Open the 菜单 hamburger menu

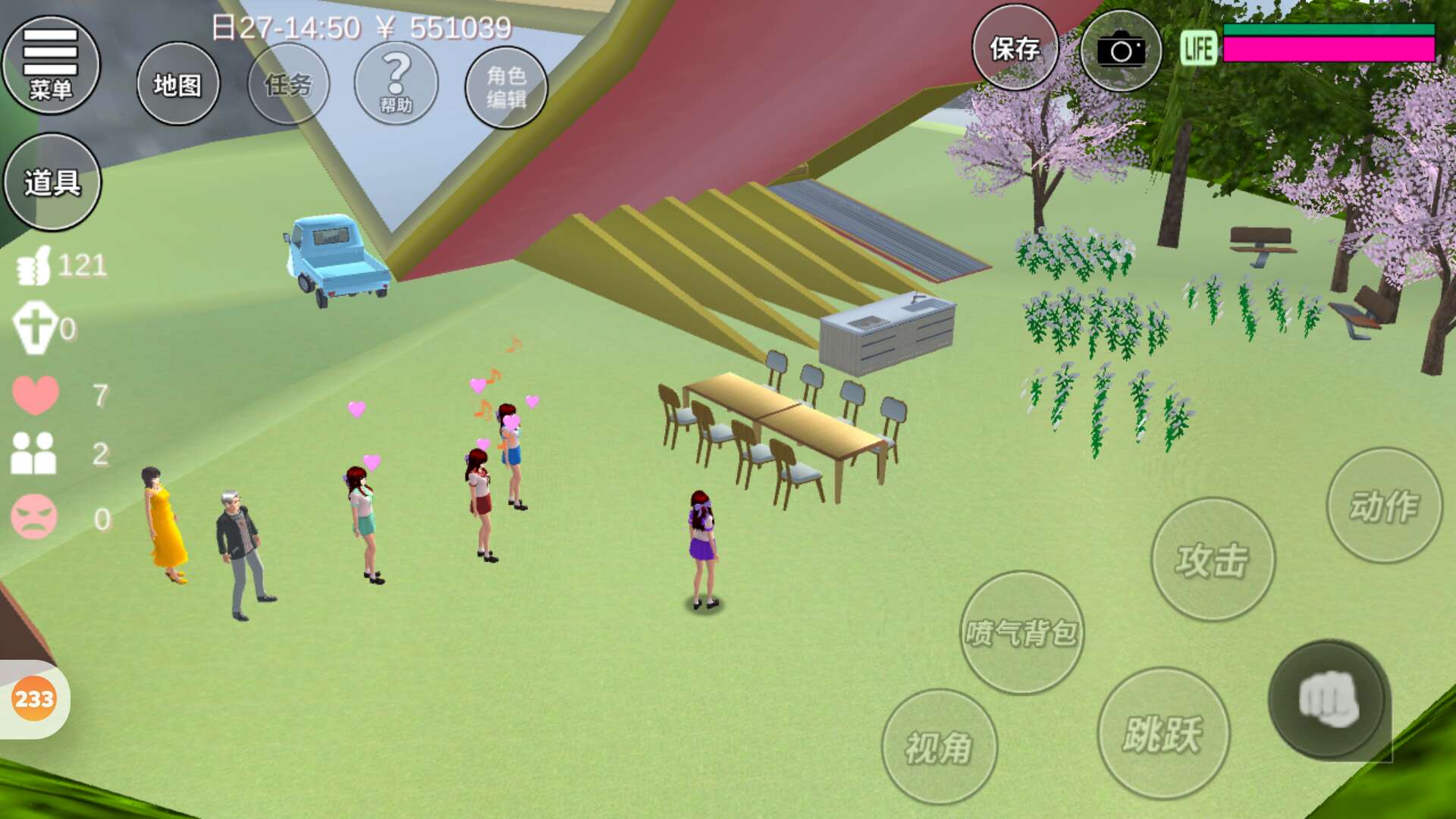point(51,65)
